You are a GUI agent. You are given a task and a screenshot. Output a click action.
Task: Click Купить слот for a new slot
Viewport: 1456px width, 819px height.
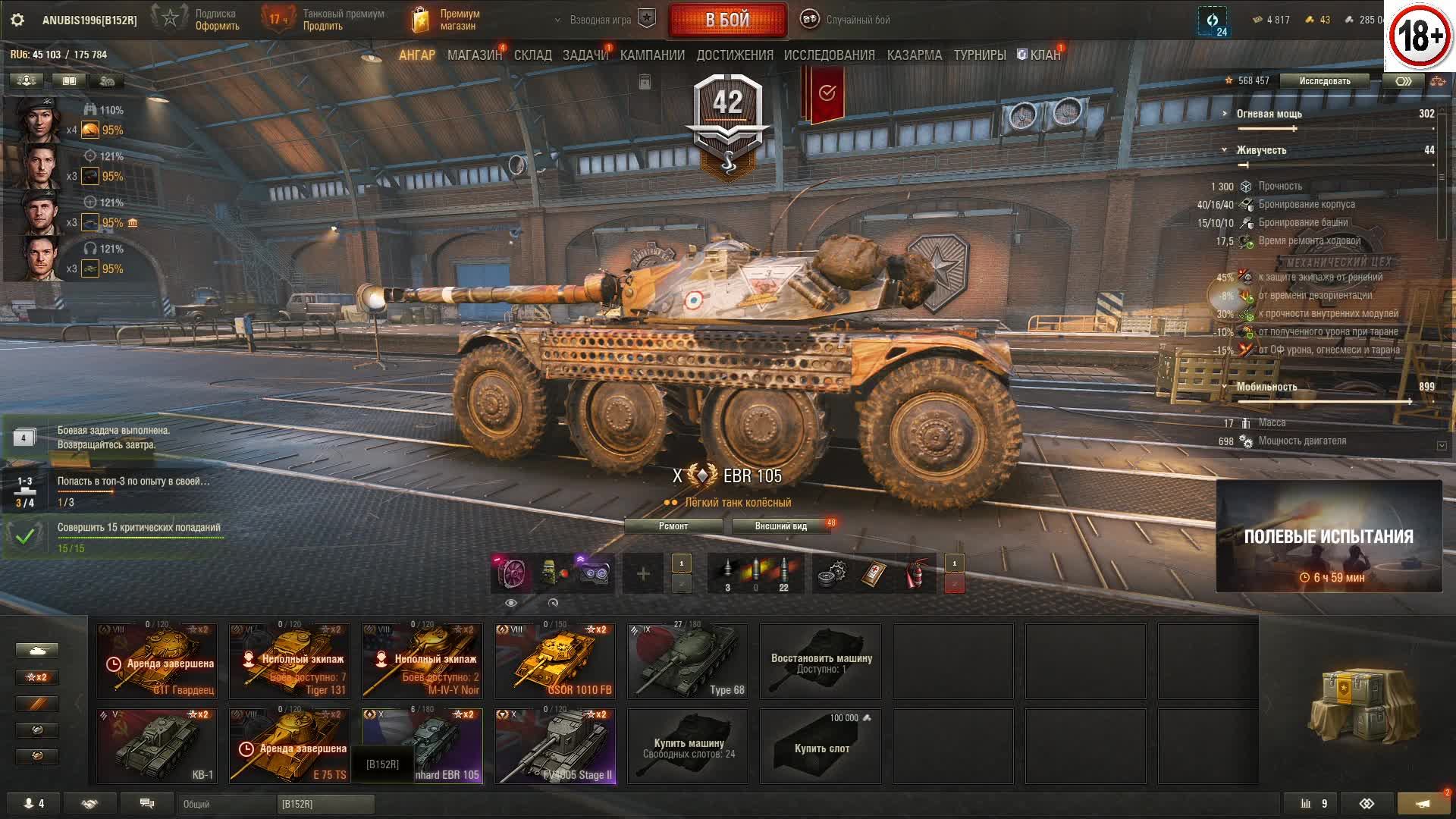point(821,745)
